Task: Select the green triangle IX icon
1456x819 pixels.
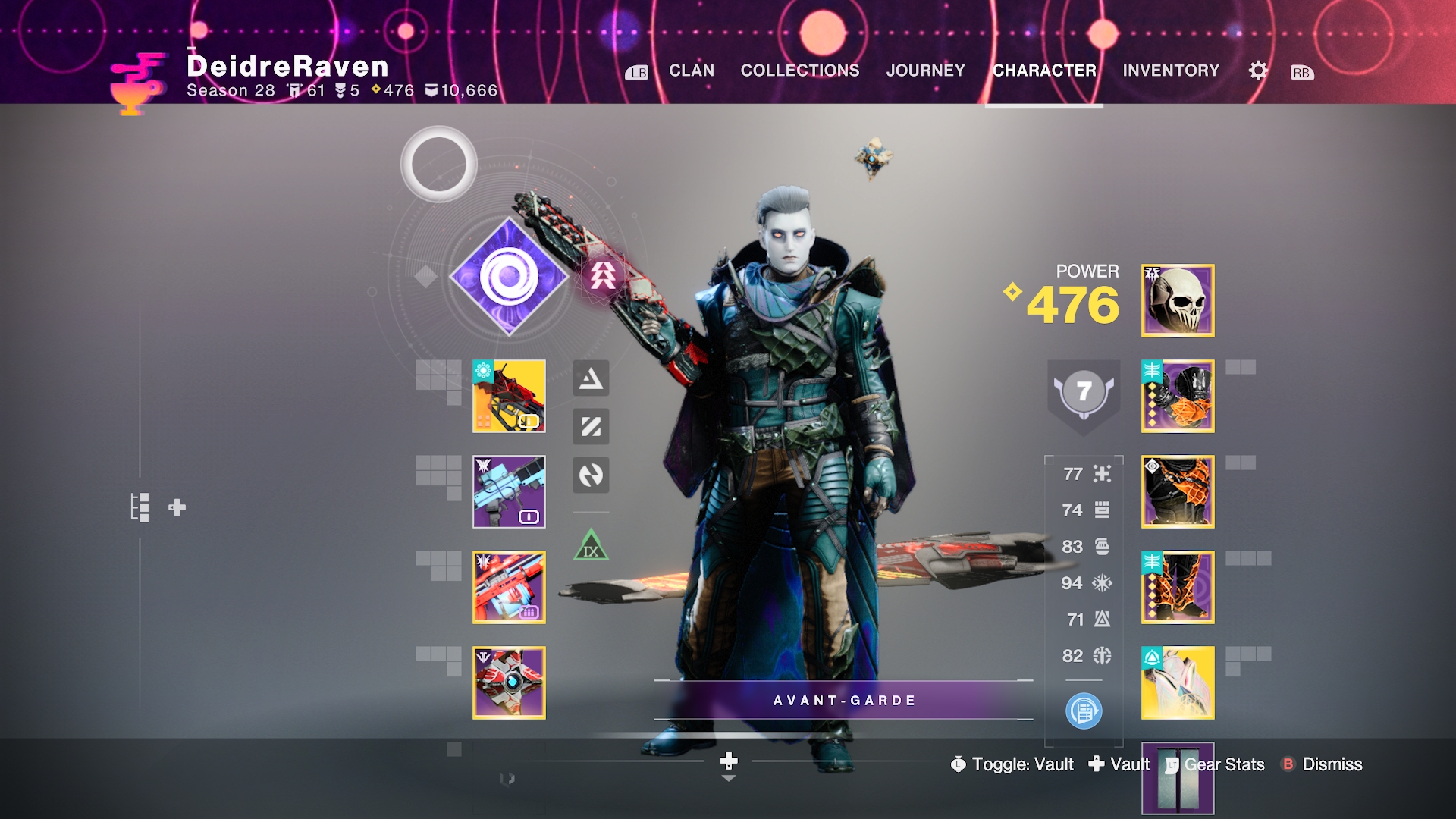Action: click(591, 547)
